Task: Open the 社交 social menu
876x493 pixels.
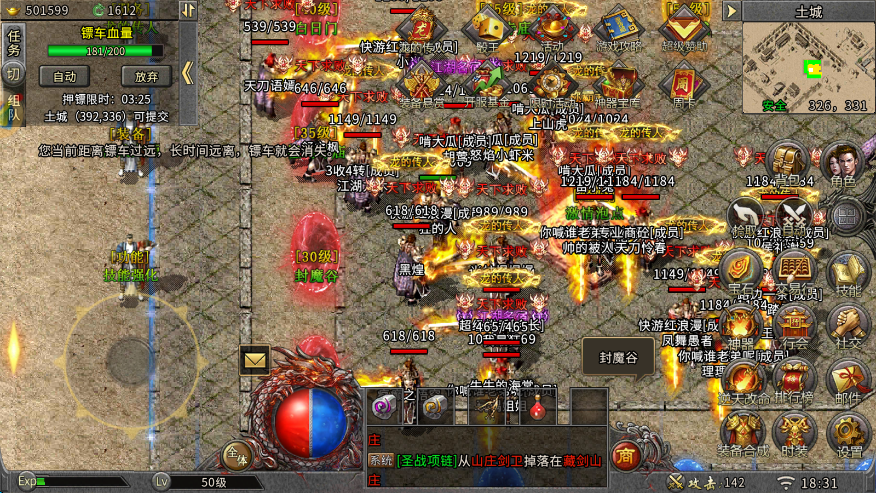Action: [848, 327]
